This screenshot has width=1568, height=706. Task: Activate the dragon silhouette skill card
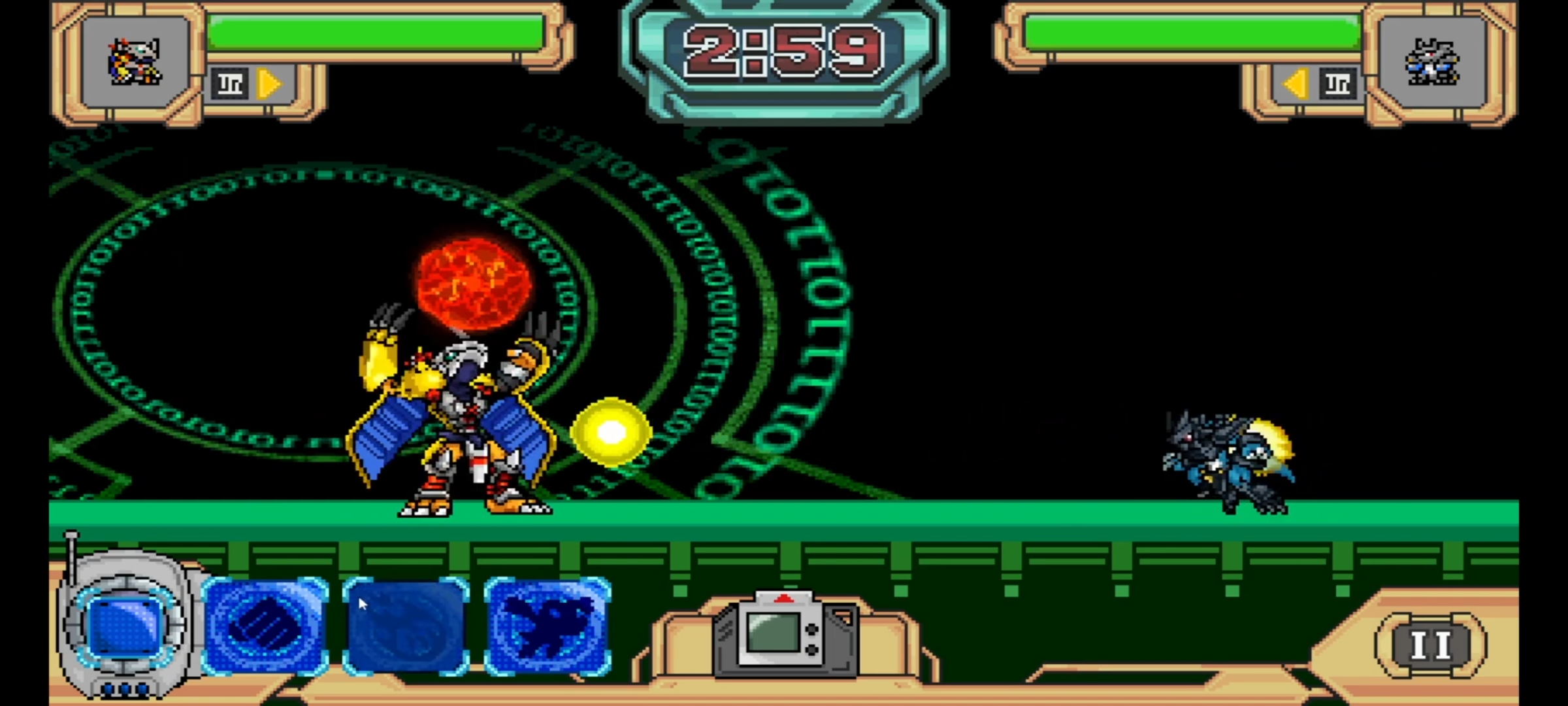pyautogui.click(x=547, y=626)
